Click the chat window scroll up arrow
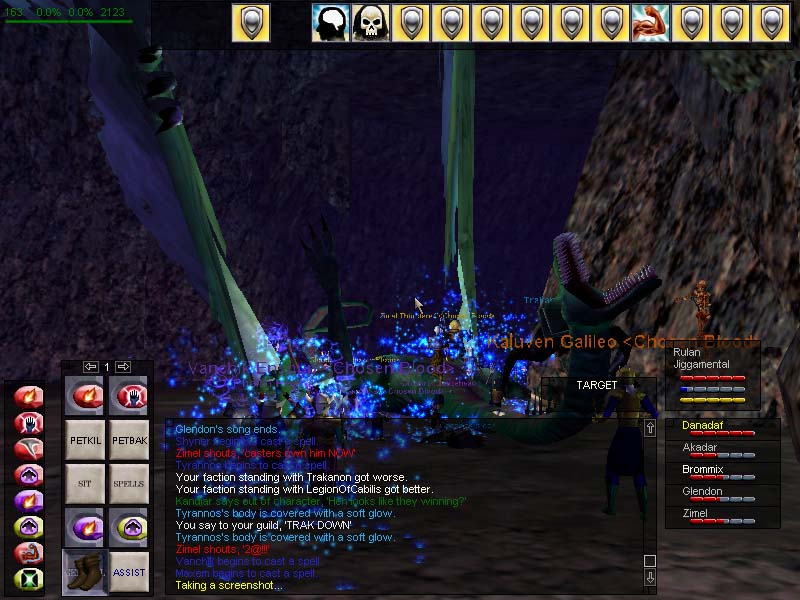This screenshot has width=800, height=600. (x=650, y=428)
